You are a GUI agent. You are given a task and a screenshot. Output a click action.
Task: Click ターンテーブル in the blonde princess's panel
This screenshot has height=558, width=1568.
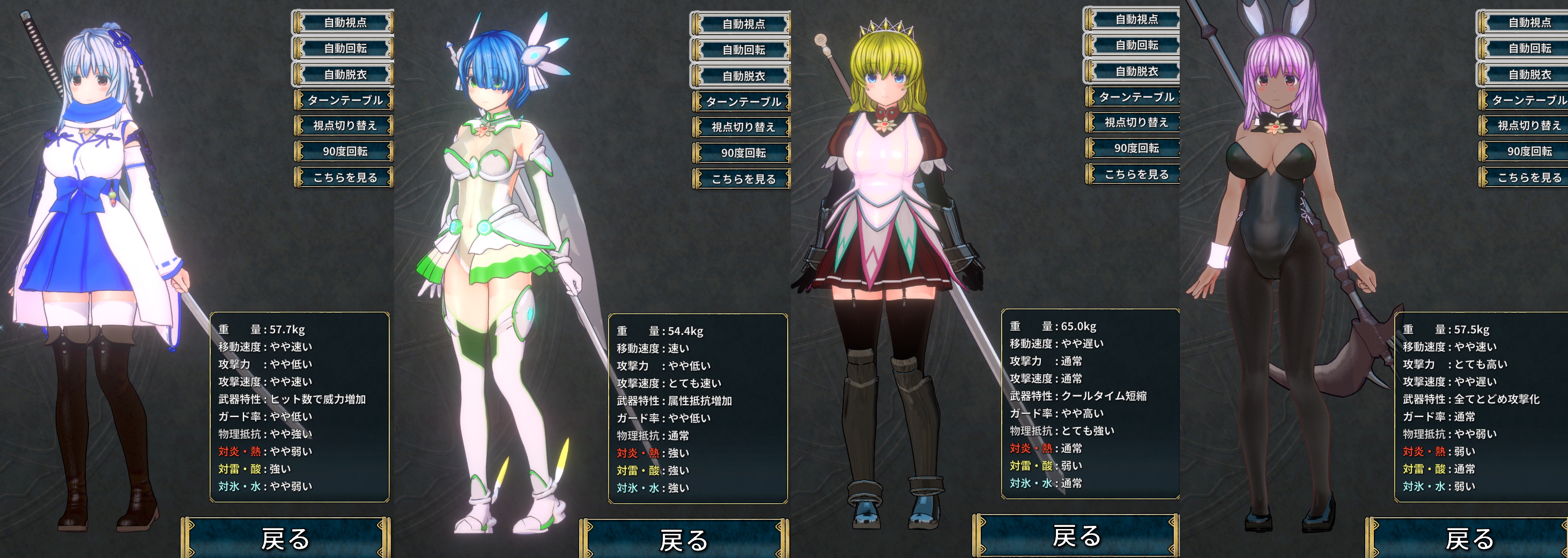tap(1136, 97)
